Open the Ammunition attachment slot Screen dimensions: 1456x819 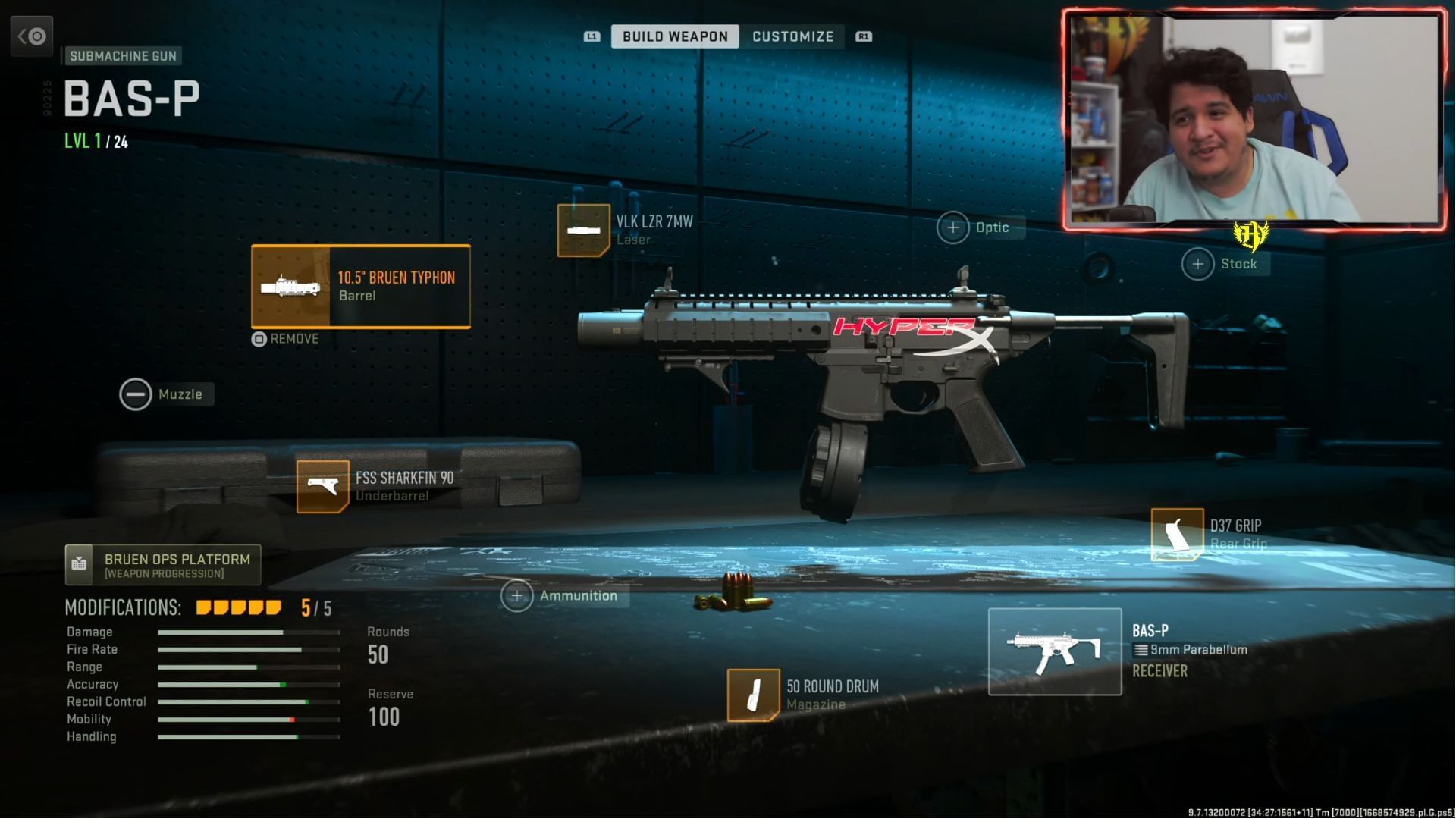click(x=517, y=596)
